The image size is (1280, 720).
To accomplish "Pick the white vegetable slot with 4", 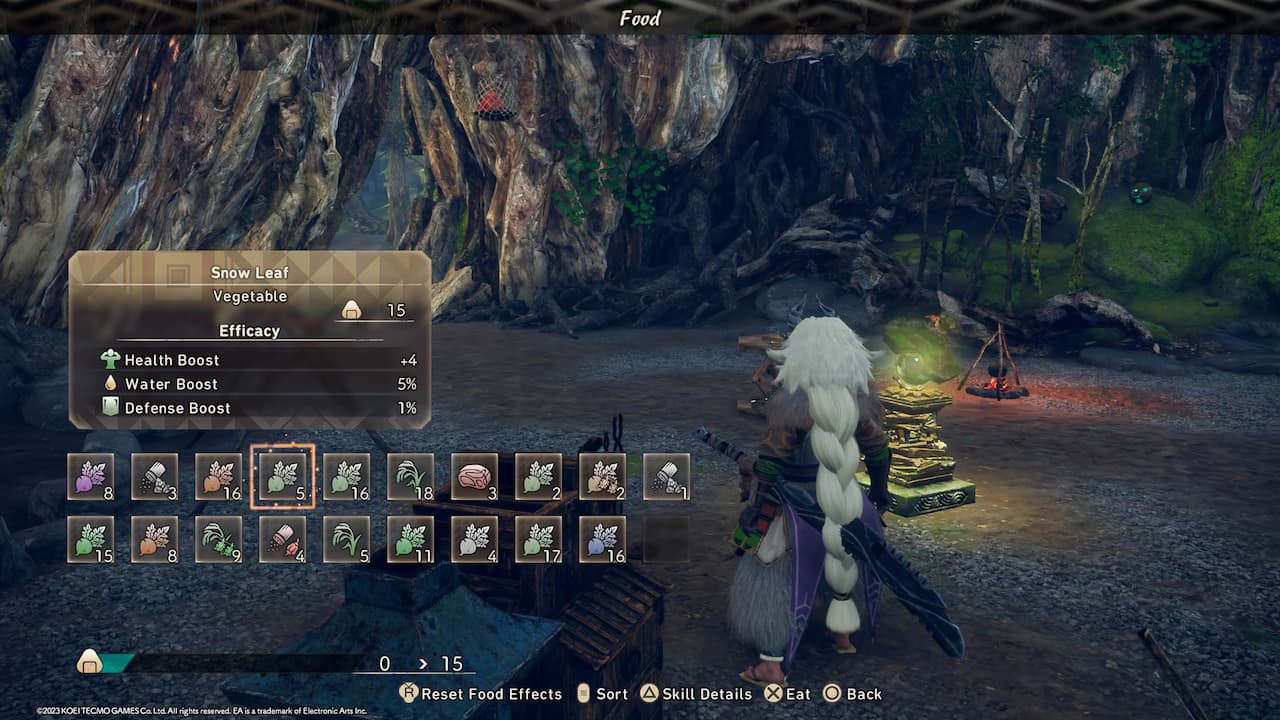I will click(x=475, y=539).
